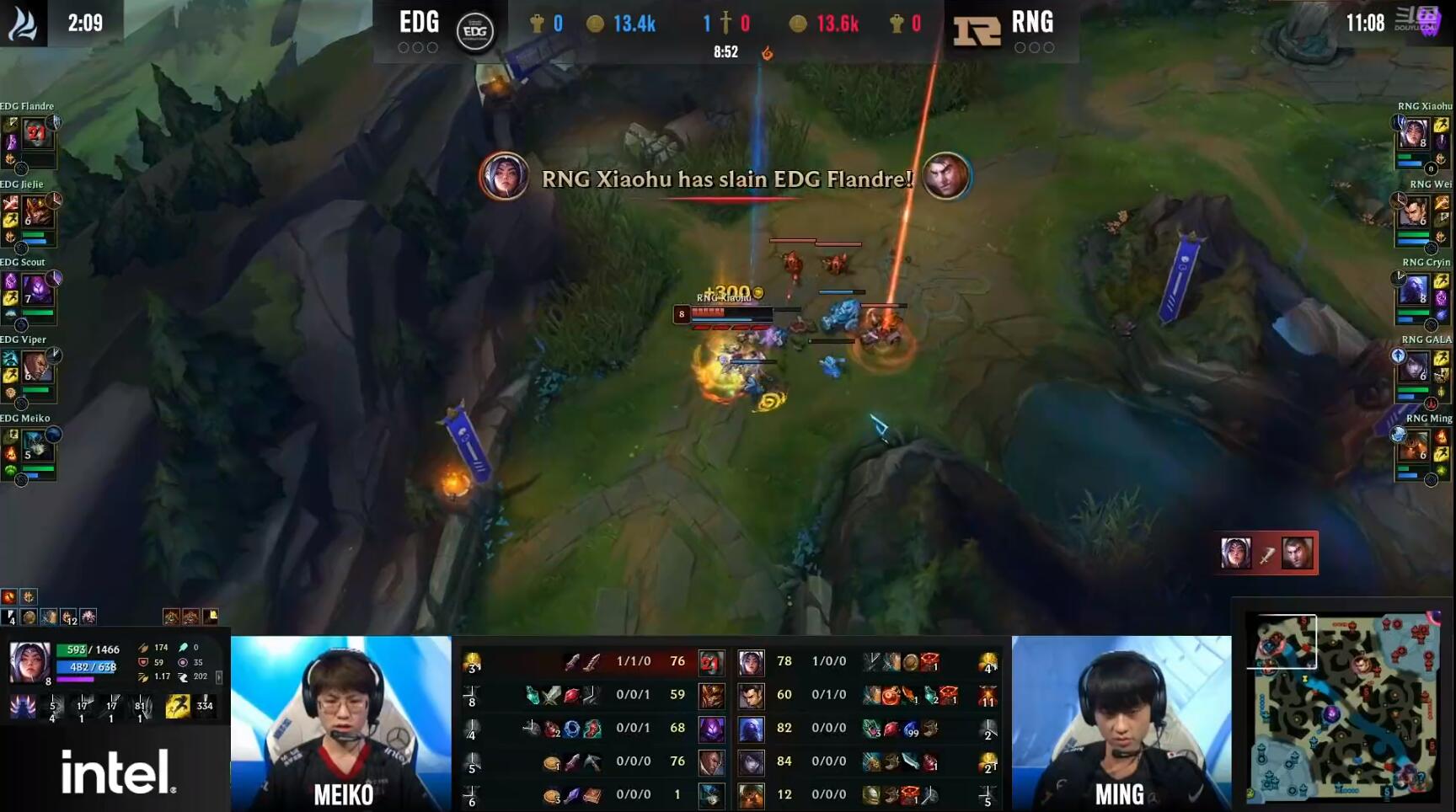Image resolution: width=1456 pixels, height=812 pixels.
Task: Expand Irelia's extended stats panel arrow
Action: coord(218,678)
